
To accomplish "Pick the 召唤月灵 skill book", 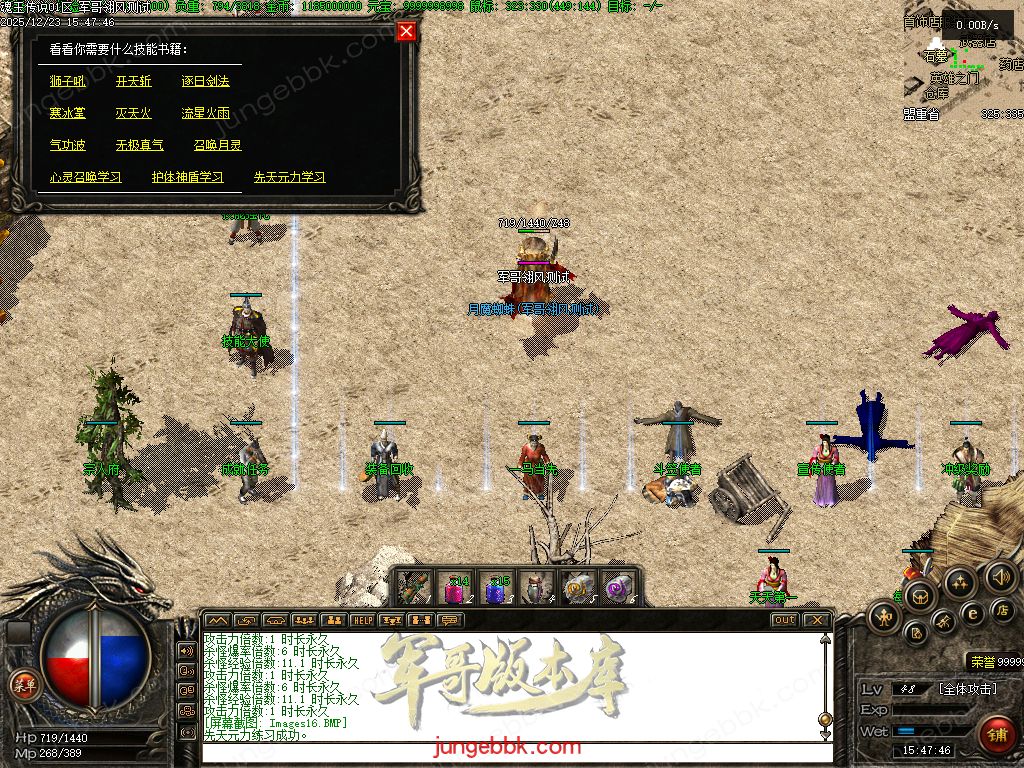I will click(x=217, y=145).
